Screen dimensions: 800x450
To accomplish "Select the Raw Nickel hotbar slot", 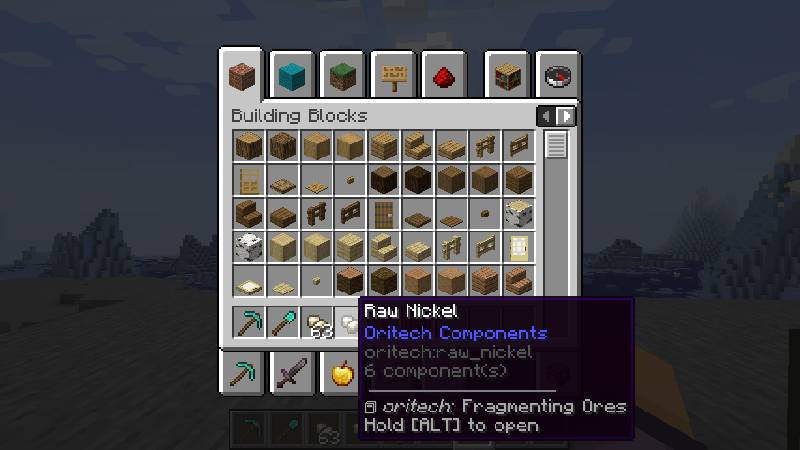I will pos(350,324).
